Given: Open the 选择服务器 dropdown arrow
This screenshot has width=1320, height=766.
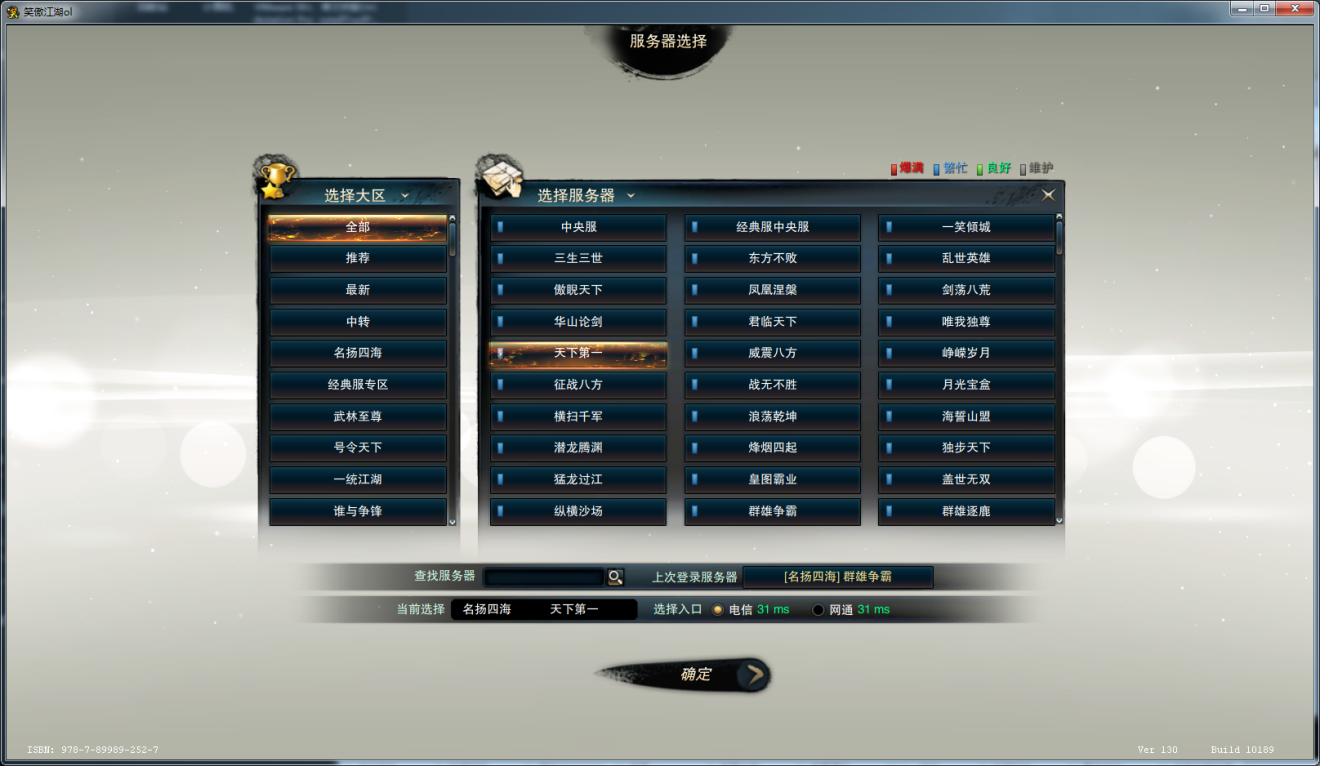Looking at the screenshot, I should [x=630, y=193].
